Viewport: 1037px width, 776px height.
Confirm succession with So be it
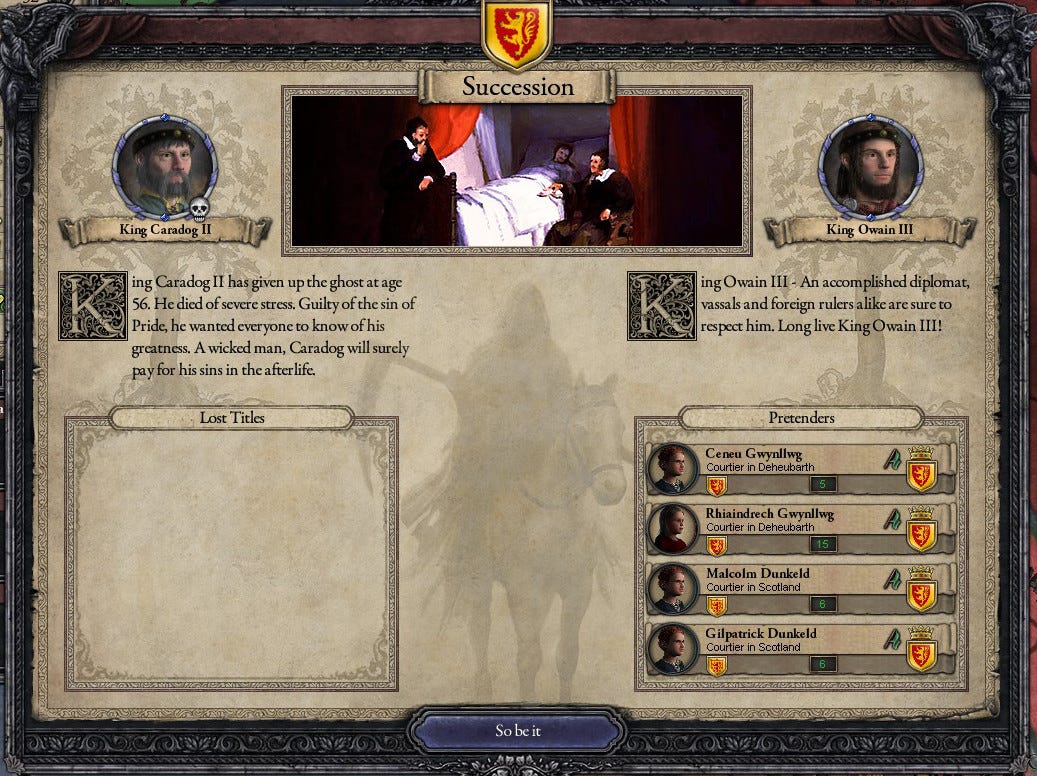pyautogui.click(x=518, y=730)
